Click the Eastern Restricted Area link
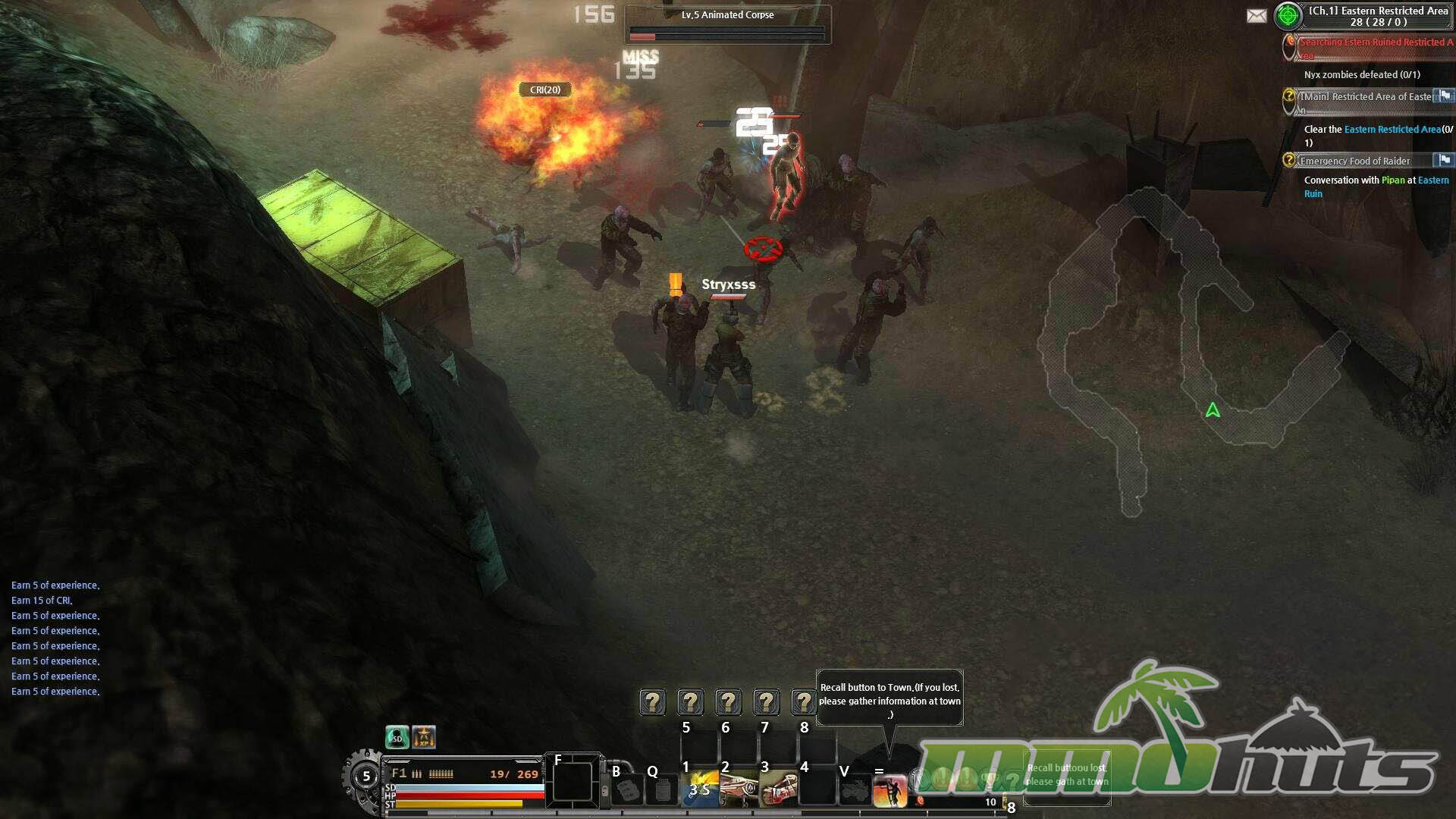The height and width of the screenshot is (819, 1456). click(x=1392, y=130)
